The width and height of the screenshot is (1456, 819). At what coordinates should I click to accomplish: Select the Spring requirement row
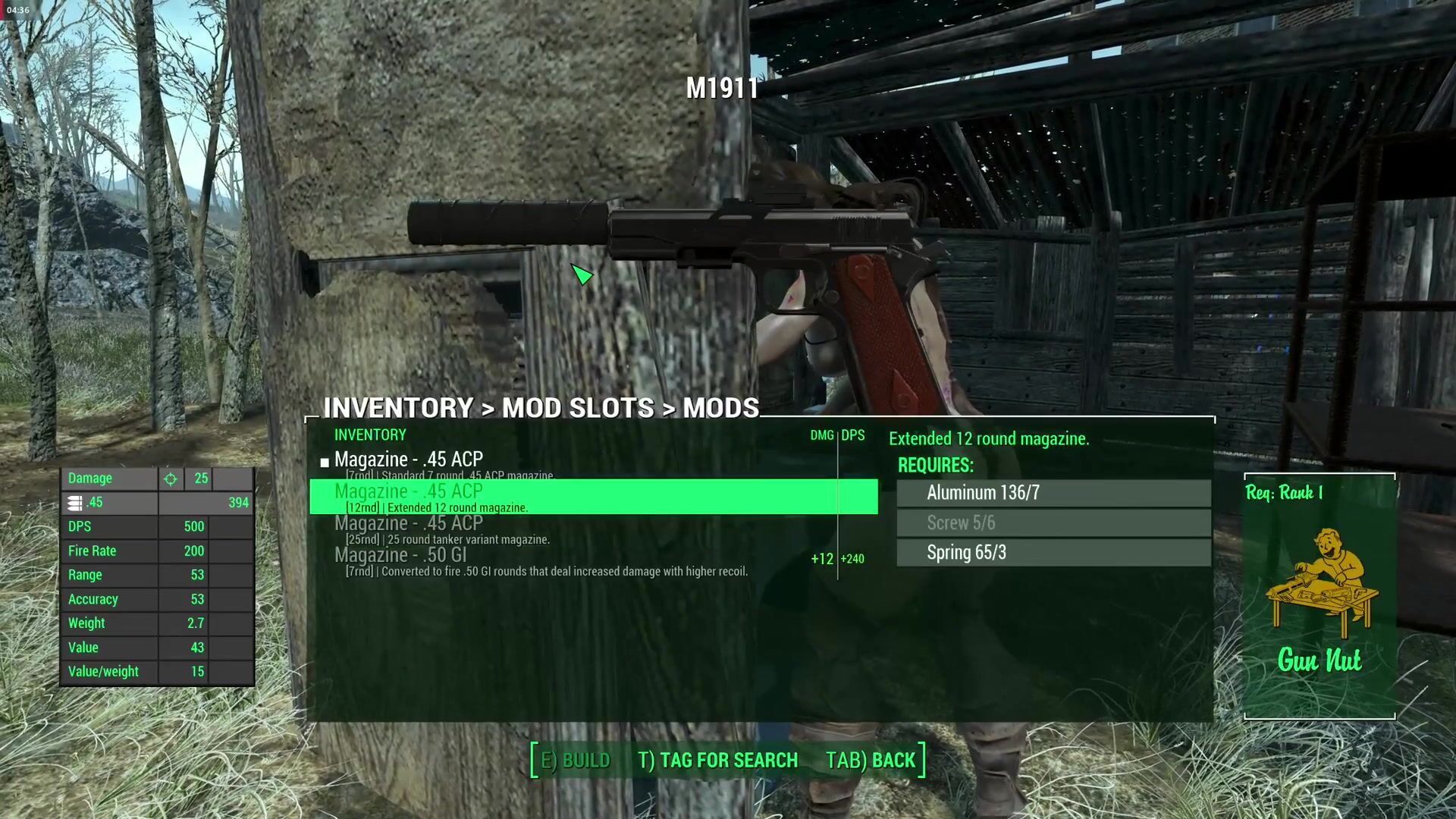point(1053,553)
